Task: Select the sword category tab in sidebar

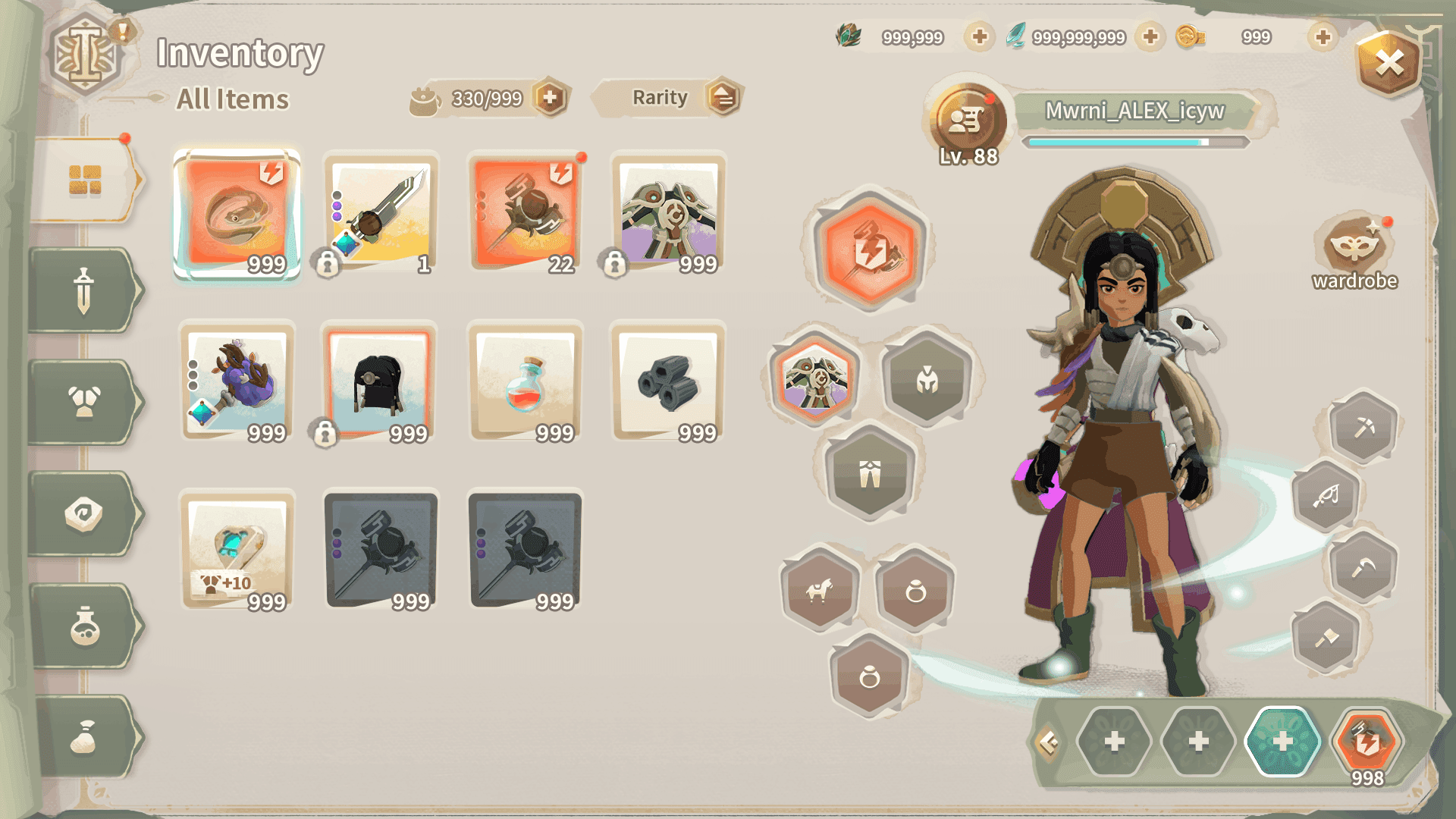Action: tap(83, 290)
